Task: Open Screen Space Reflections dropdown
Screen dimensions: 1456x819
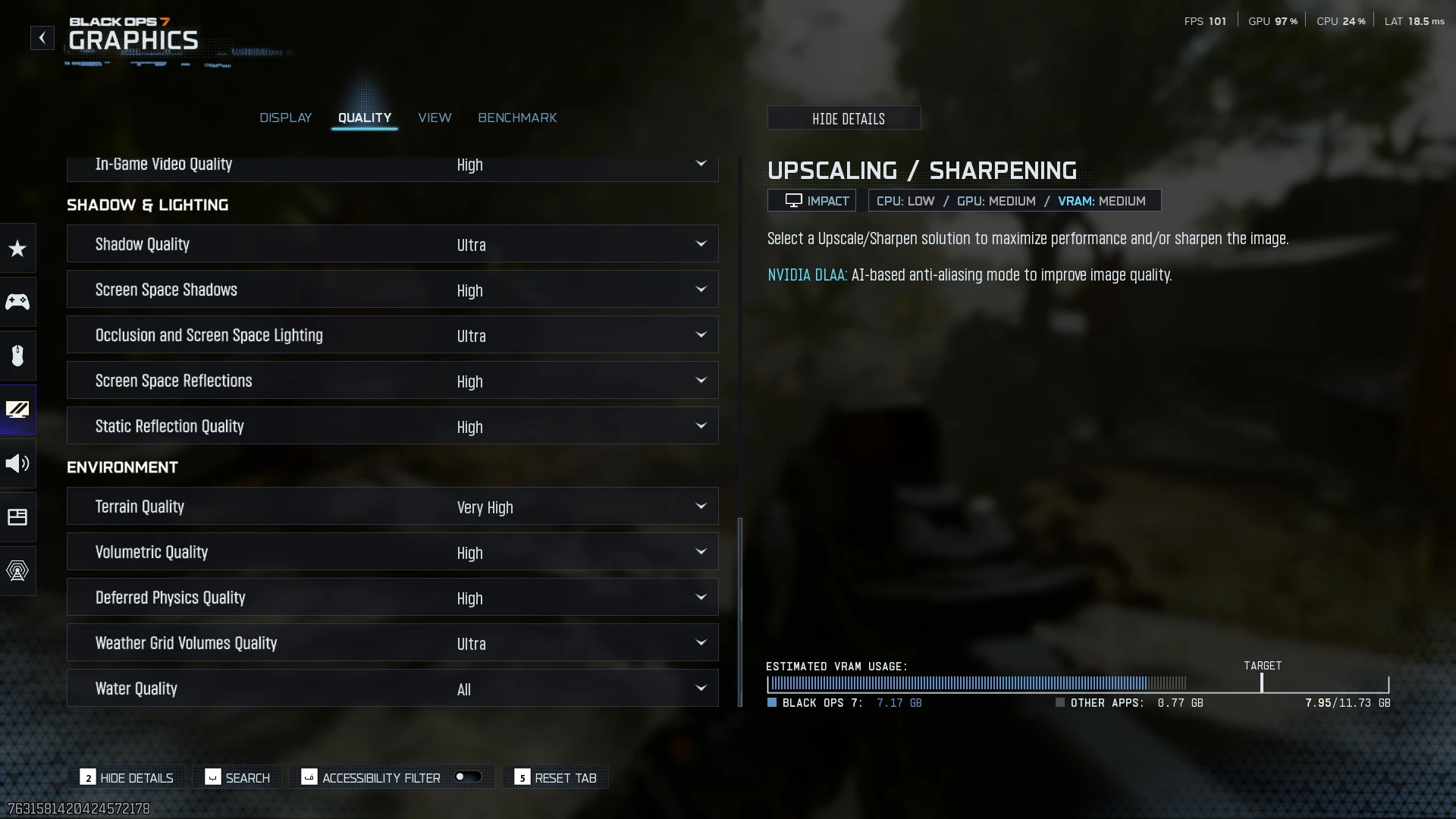Action: coord(392,381)
